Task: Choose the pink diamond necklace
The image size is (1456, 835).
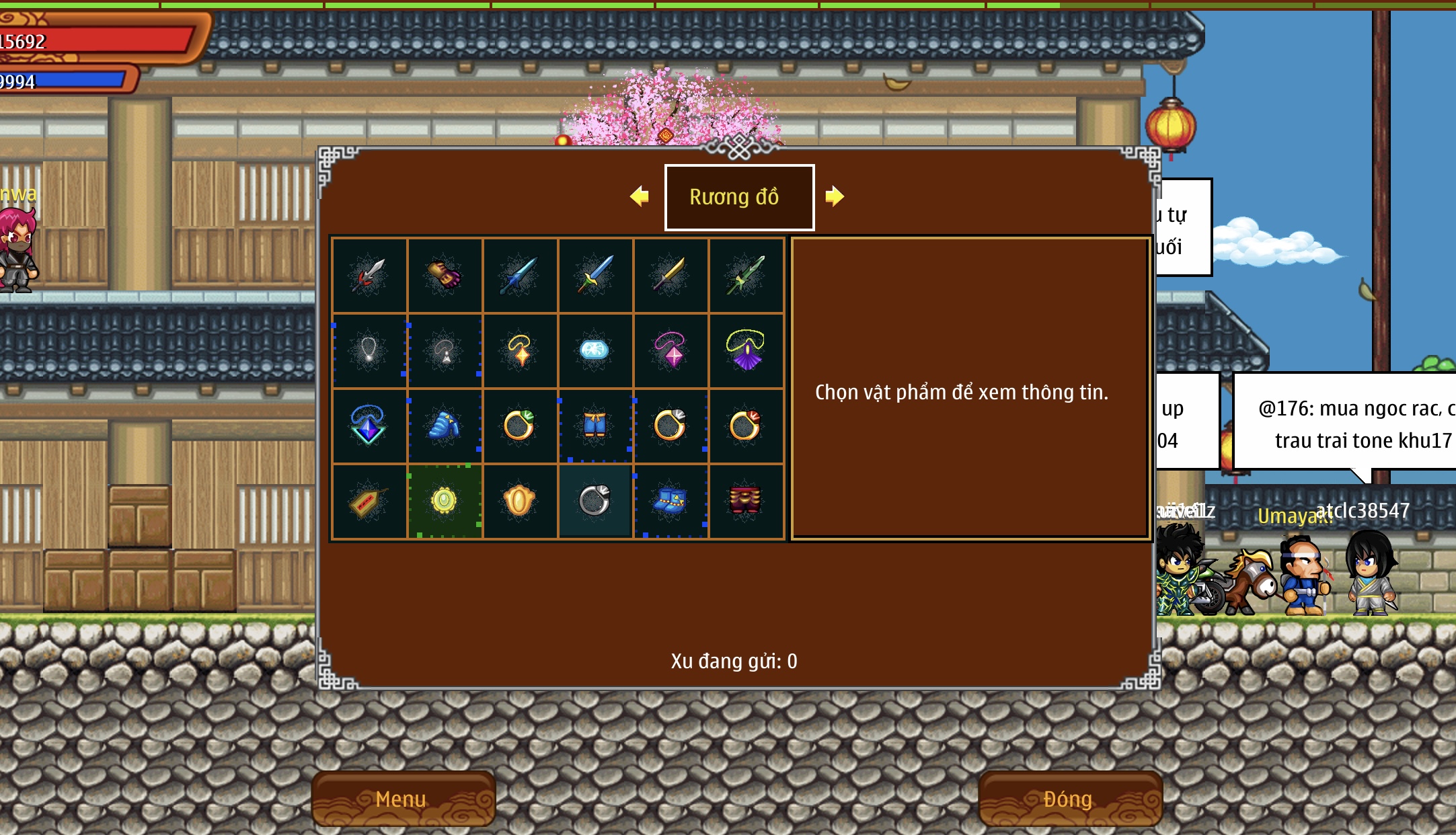Action: [670, 350]
